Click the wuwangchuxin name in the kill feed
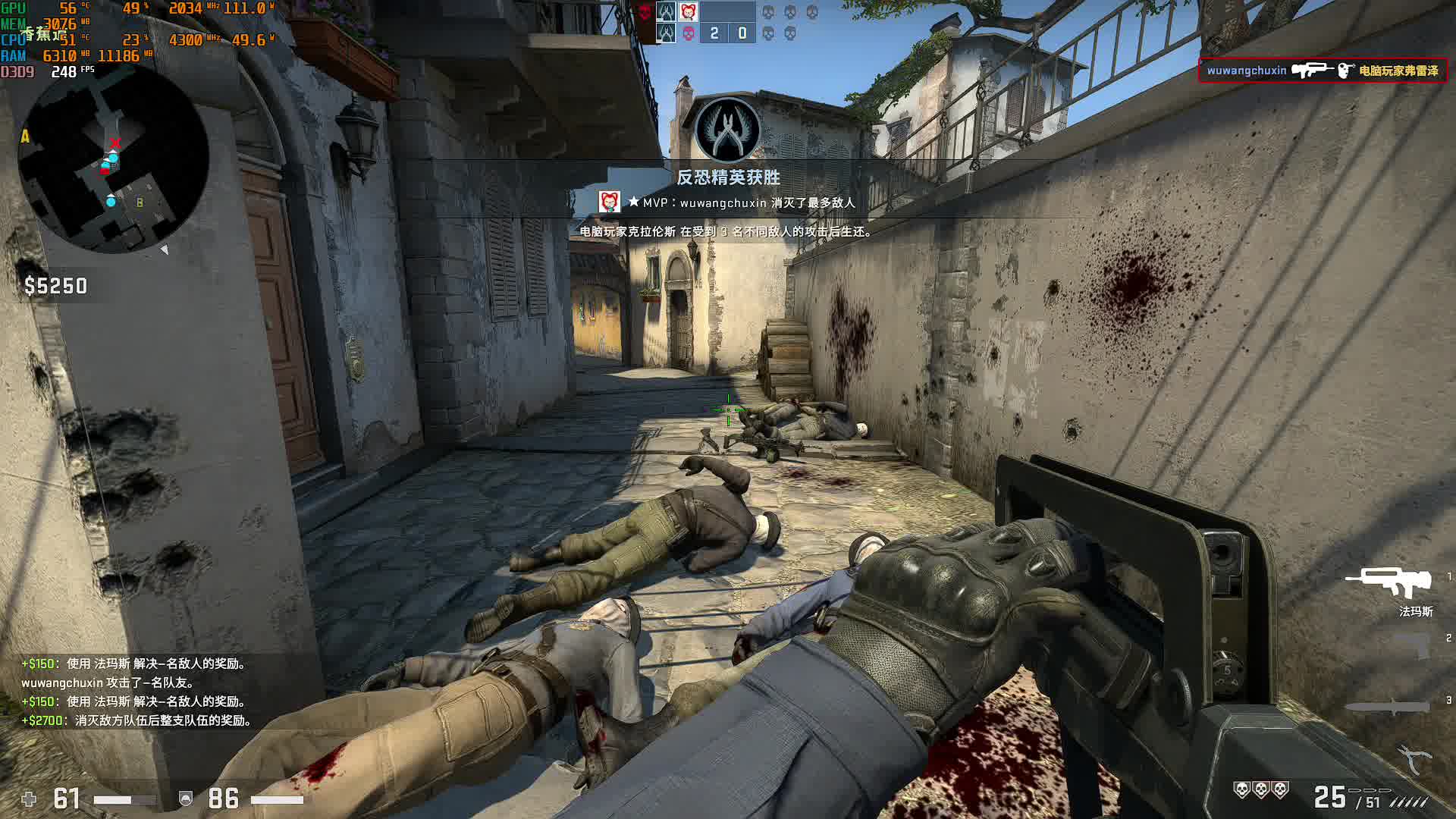The height and width of the screenshot is (819, 1456). click(1246, 71)
